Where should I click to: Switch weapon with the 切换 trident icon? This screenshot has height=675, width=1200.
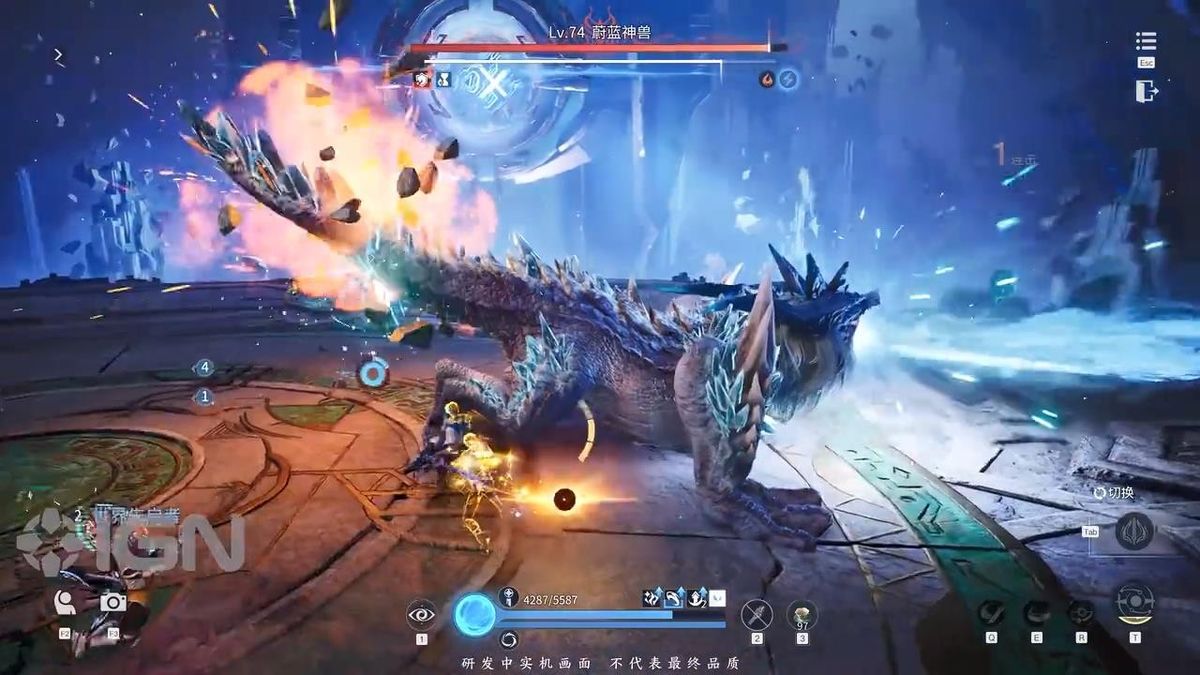point(1134,531)
